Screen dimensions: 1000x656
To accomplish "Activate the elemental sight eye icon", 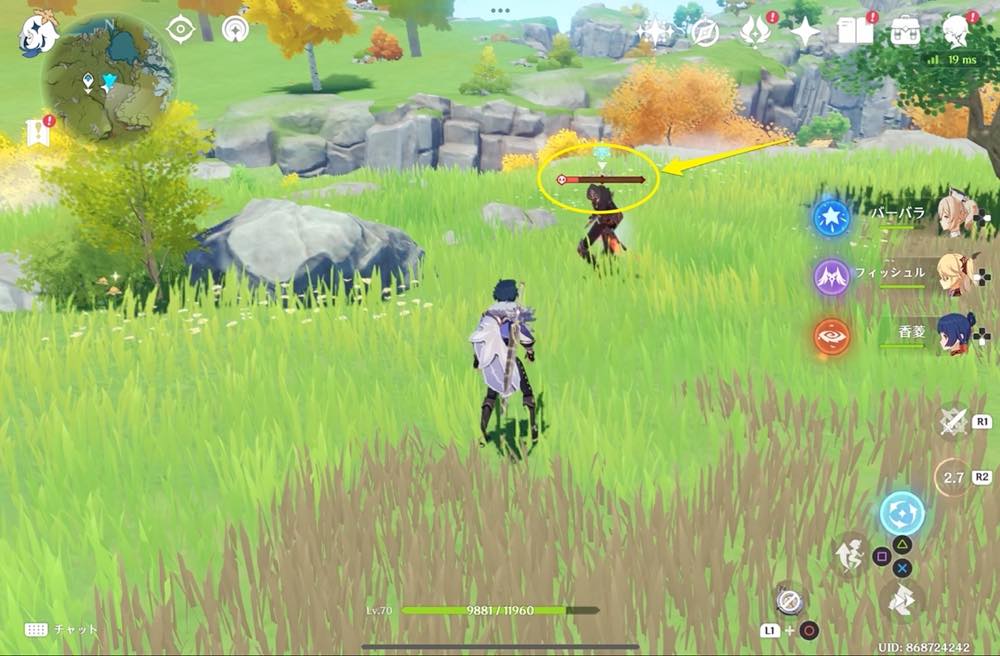I will click(x=180, y=30).
